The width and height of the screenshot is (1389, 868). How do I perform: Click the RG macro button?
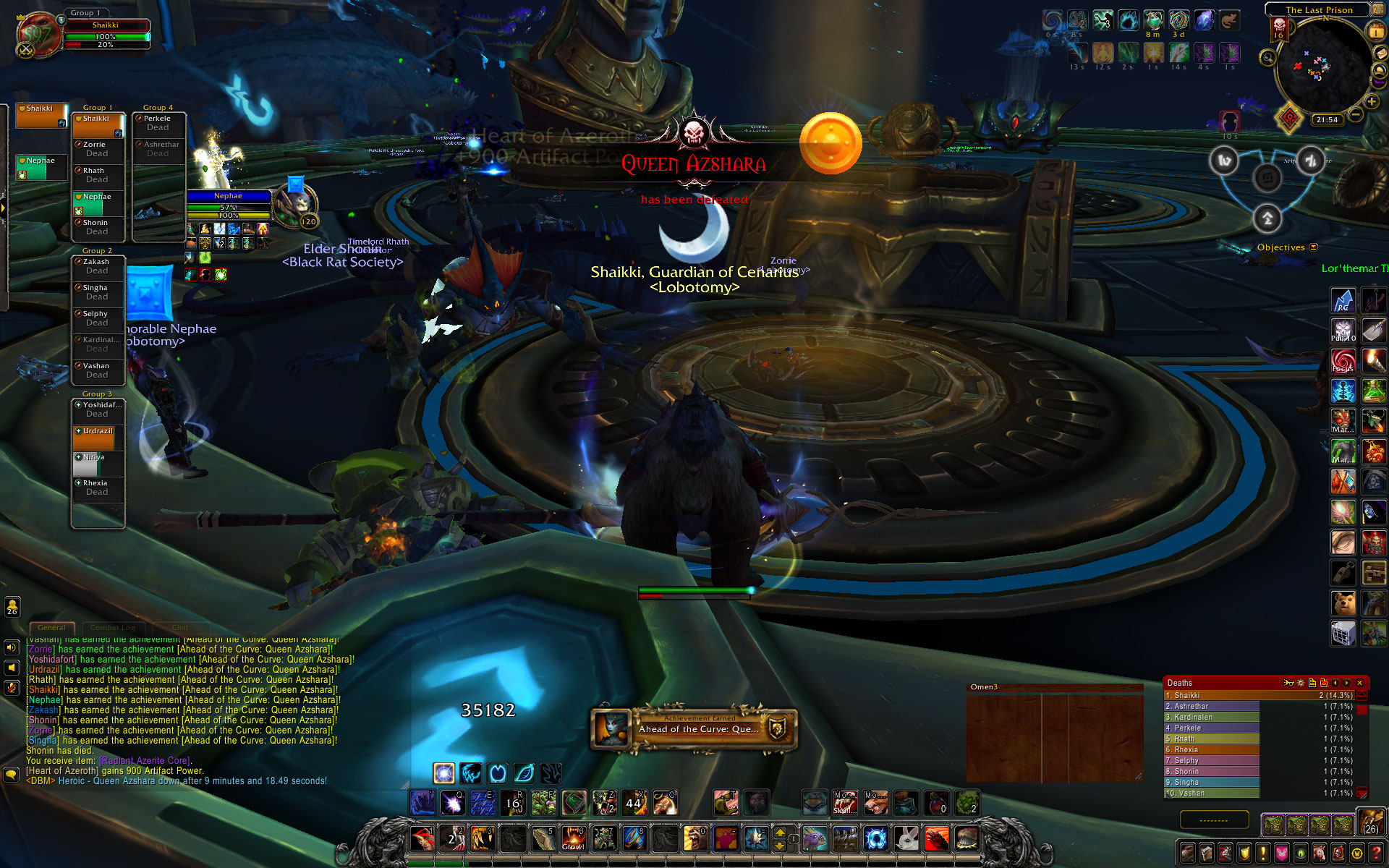pos(1343,299)
